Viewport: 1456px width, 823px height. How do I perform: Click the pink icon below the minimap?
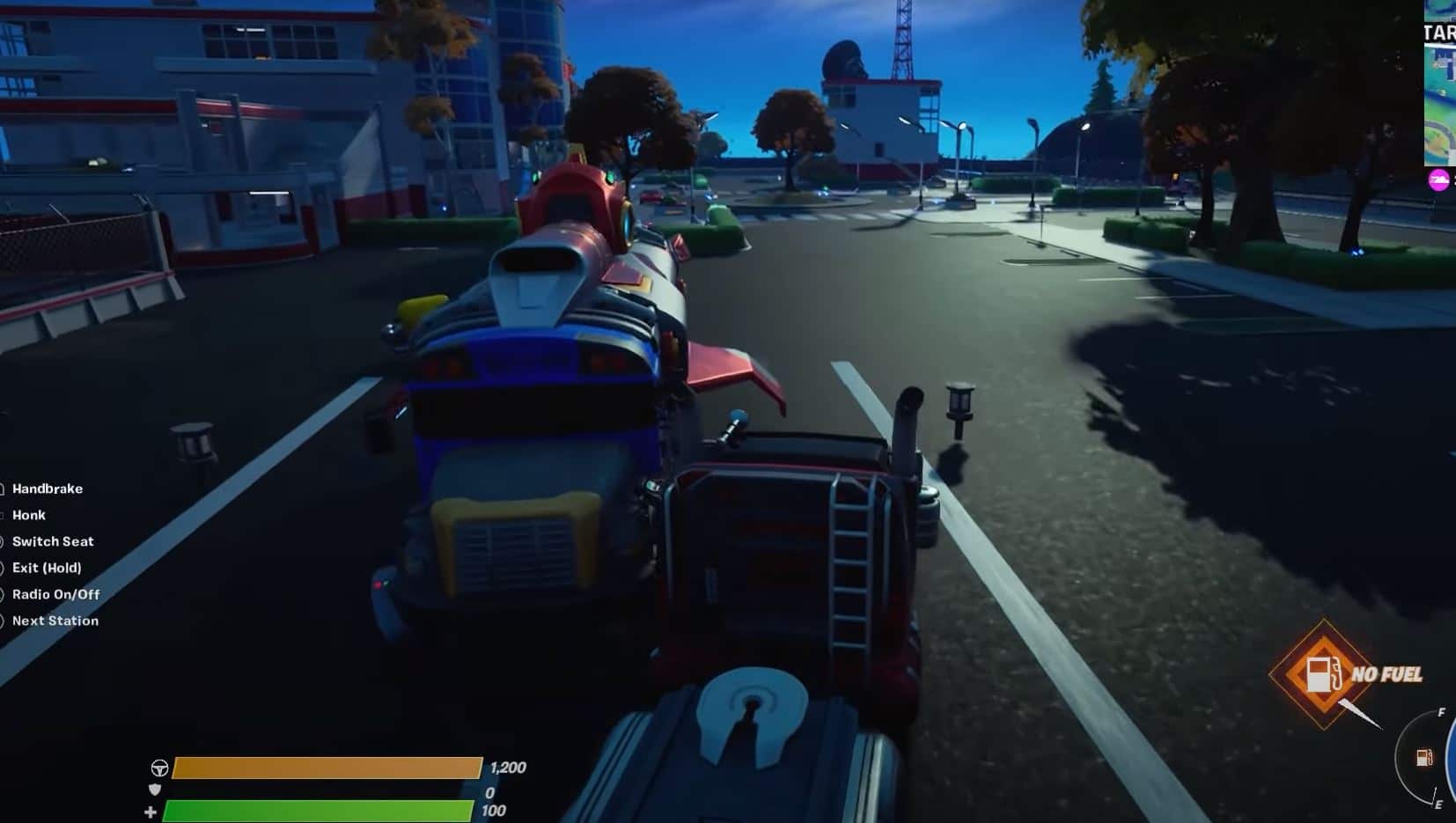[1438, 180]
